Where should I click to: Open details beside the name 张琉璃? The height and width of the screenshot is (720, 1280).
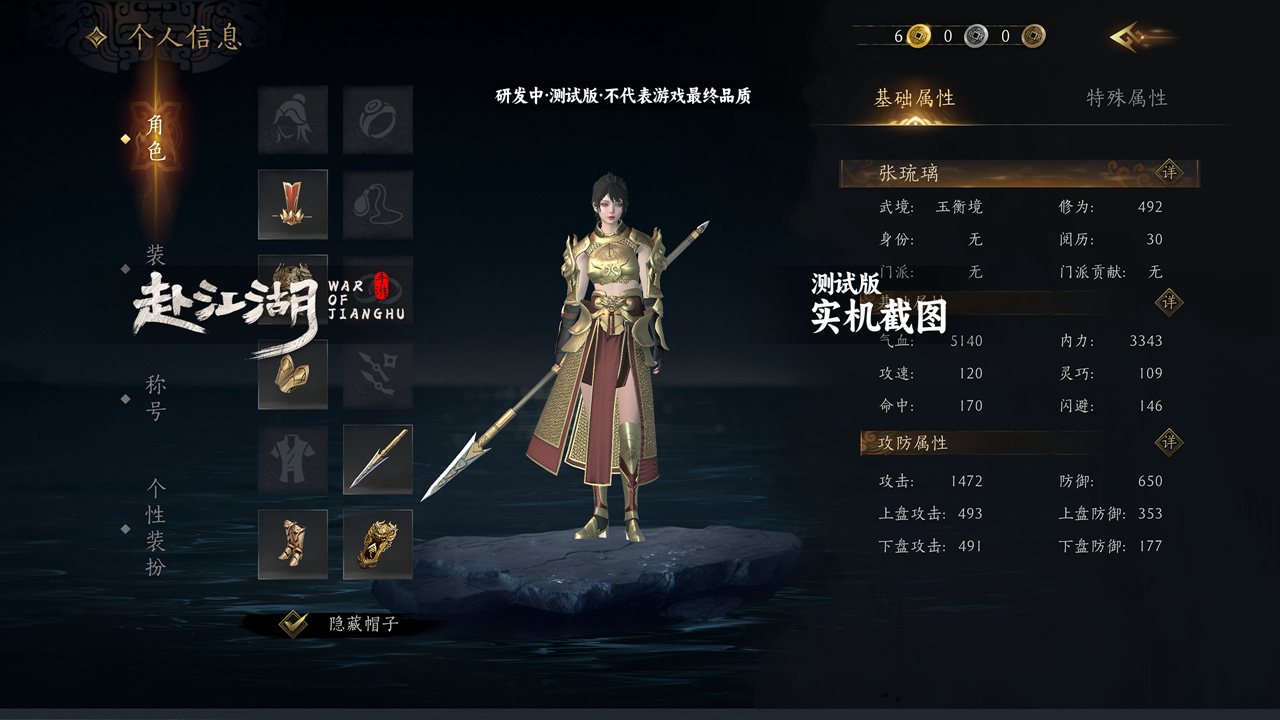(1168, 172)
